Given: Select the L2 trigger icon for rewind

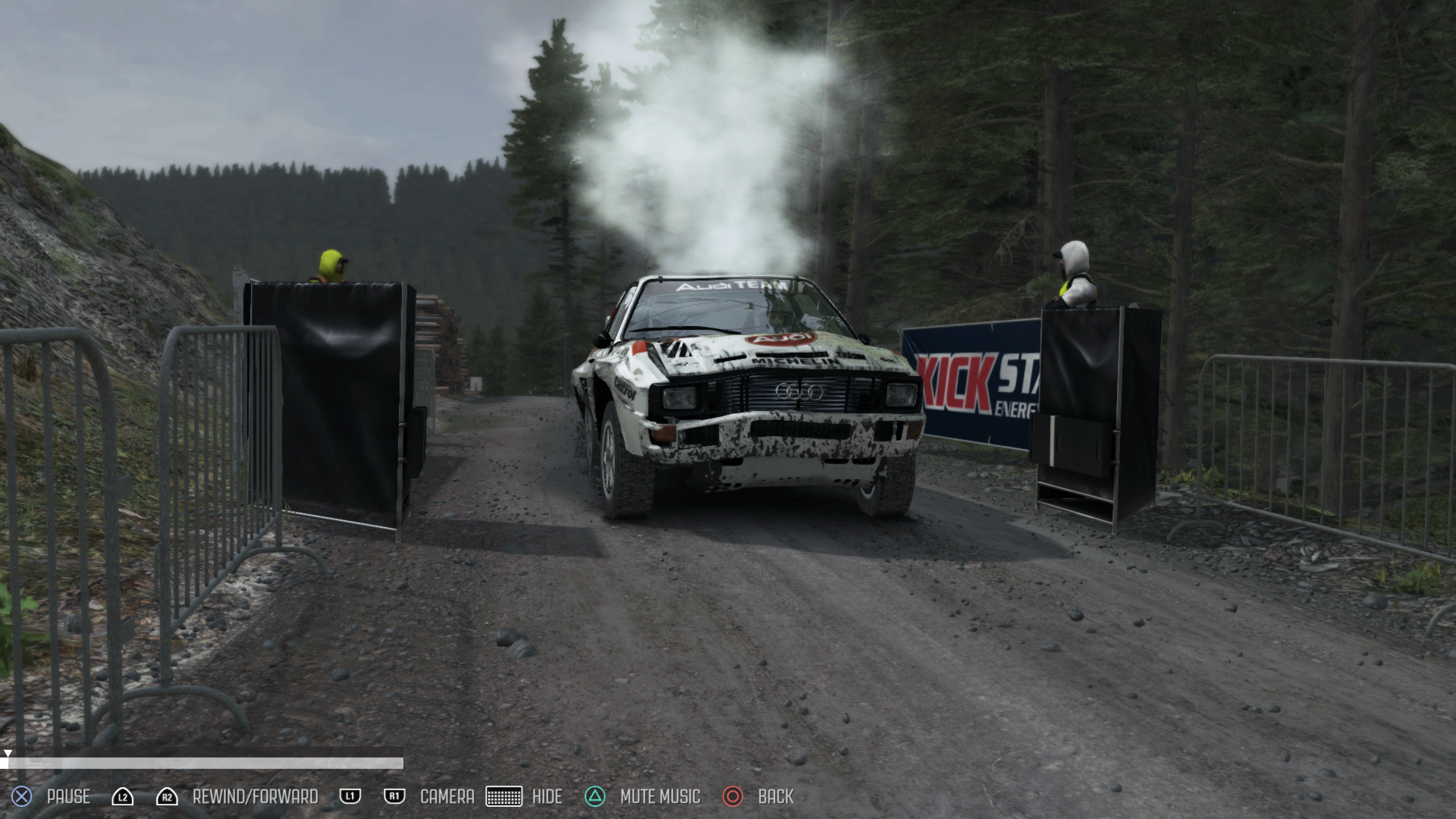Looking at the screenshot, I should click(123, 797).
